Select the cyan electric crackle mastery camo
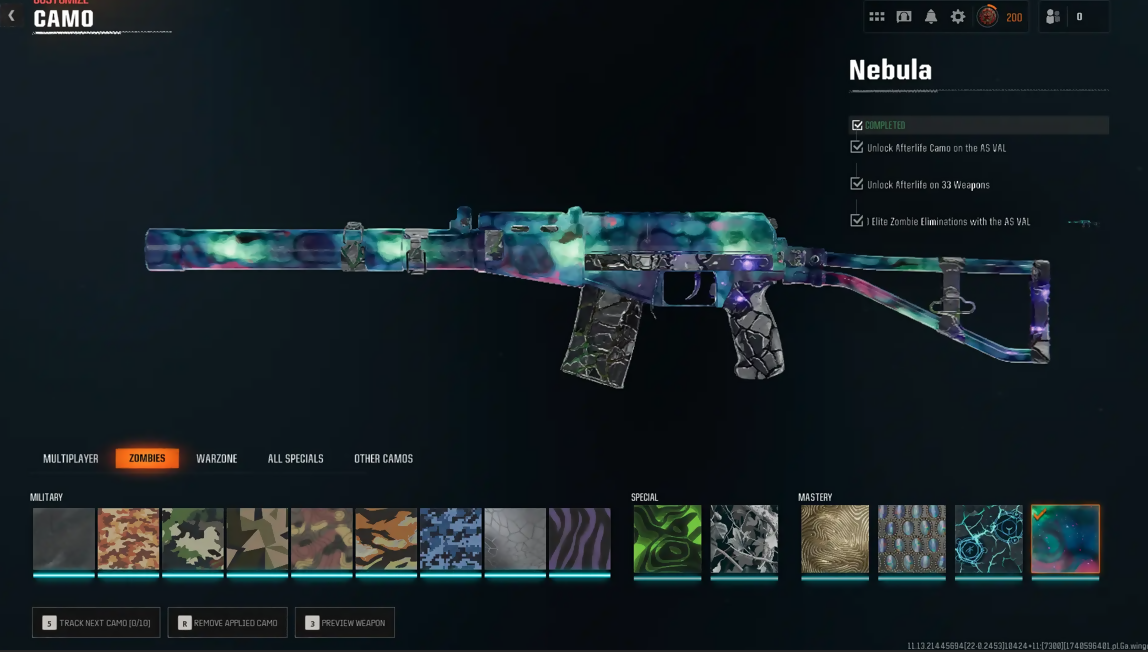 (989, 539)
